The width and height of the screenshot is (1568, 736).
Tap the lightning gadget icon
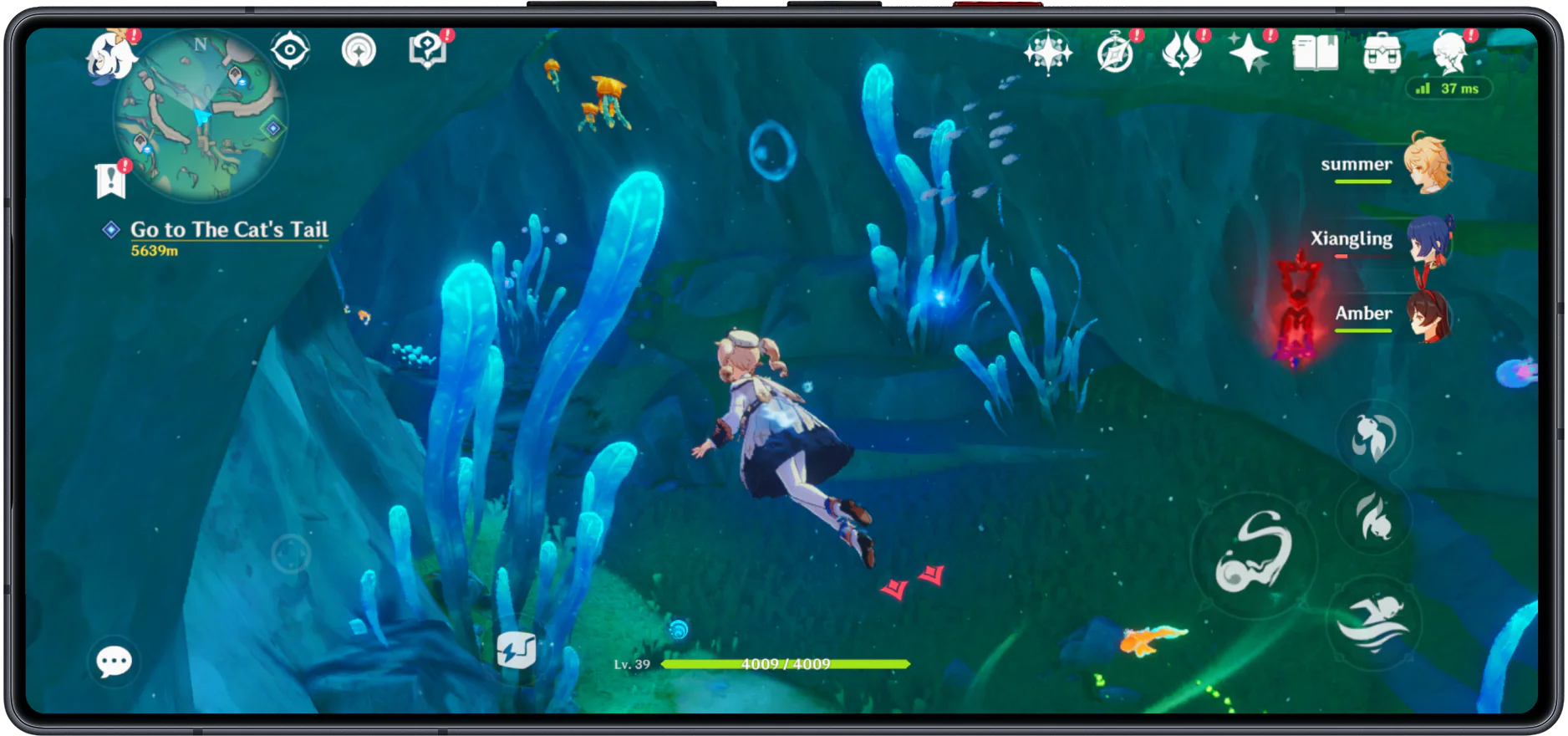(x=516, y=650)
